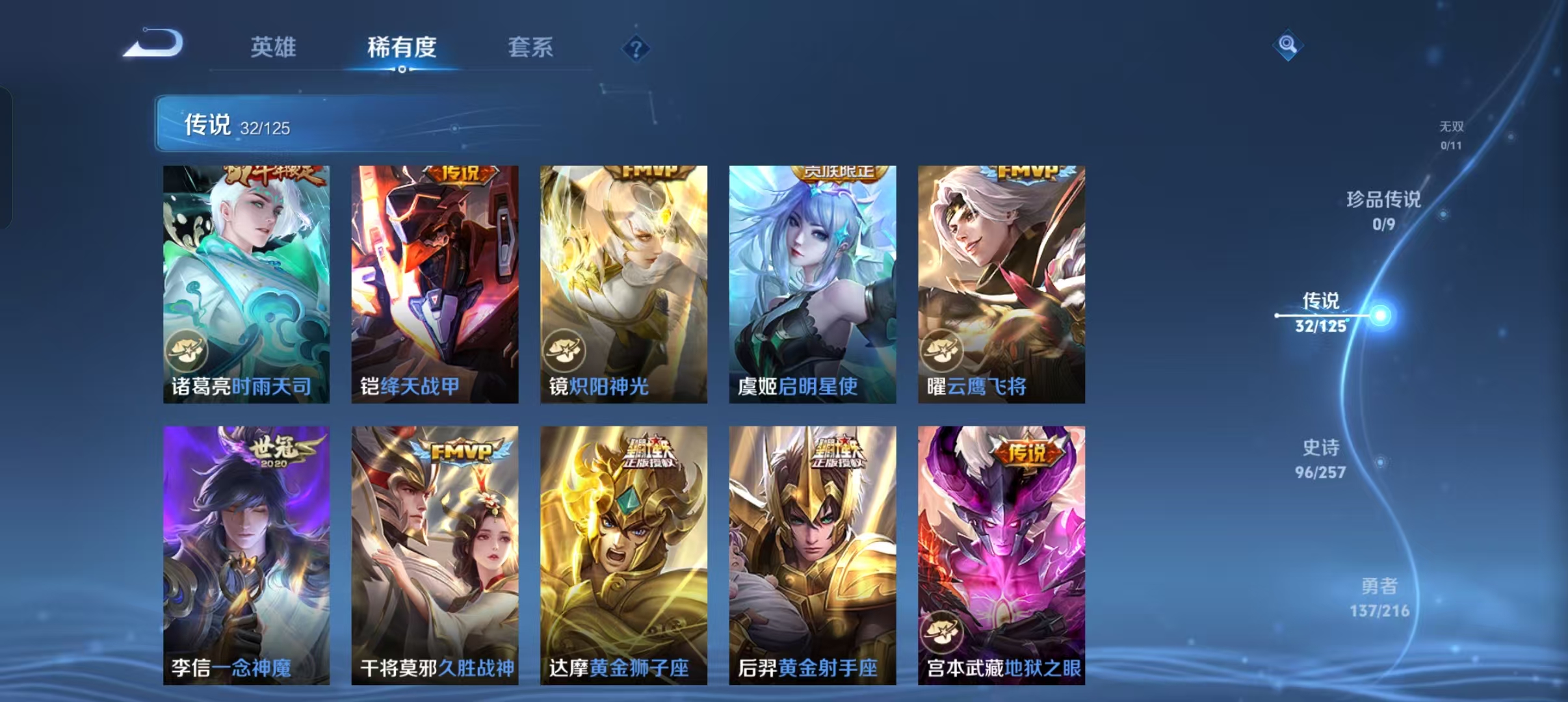Viewport: 1568px width, 702px height.
Task: Click the badge icon on 诸葛亮时雨天司 card
Action: coord(187,350)
